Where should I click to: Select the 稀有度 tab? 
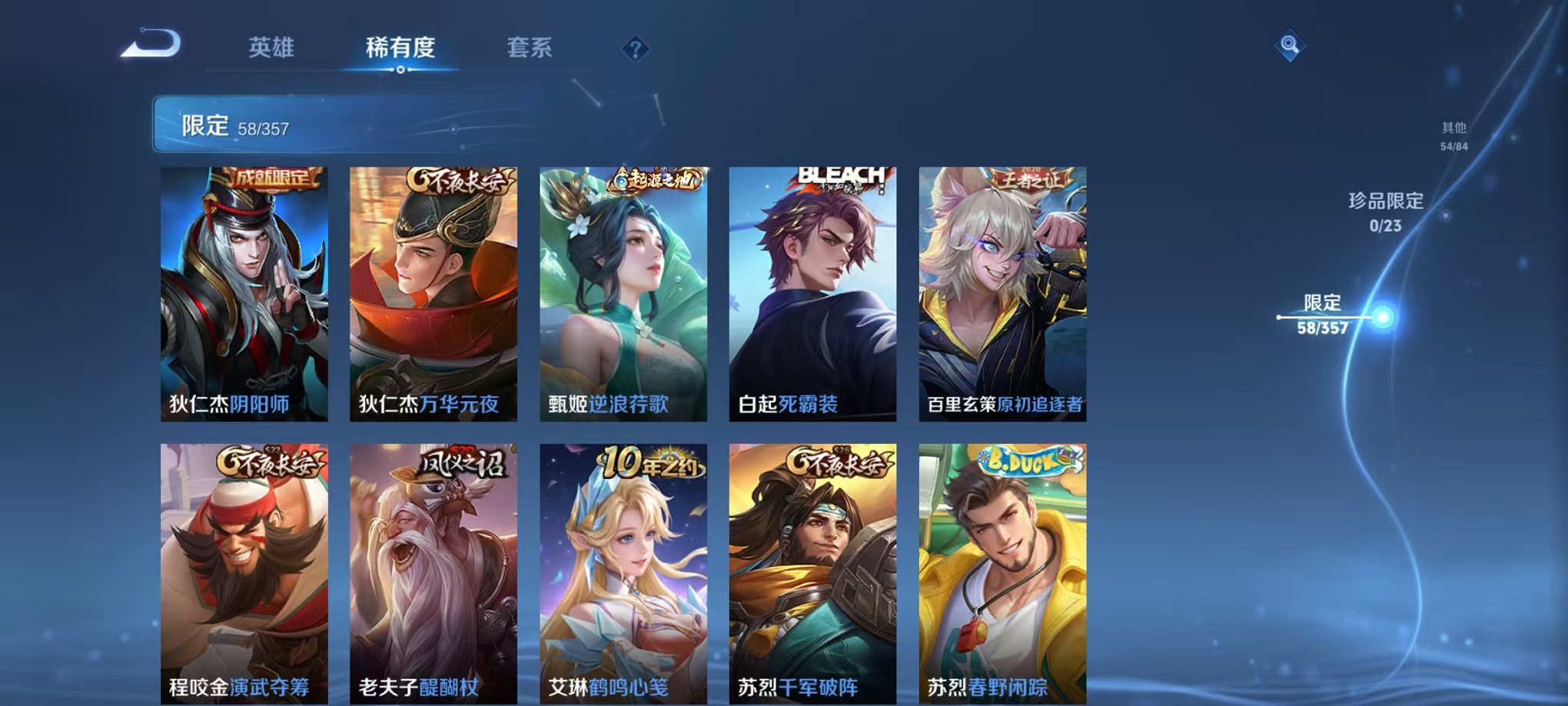[x=400, y=48]
